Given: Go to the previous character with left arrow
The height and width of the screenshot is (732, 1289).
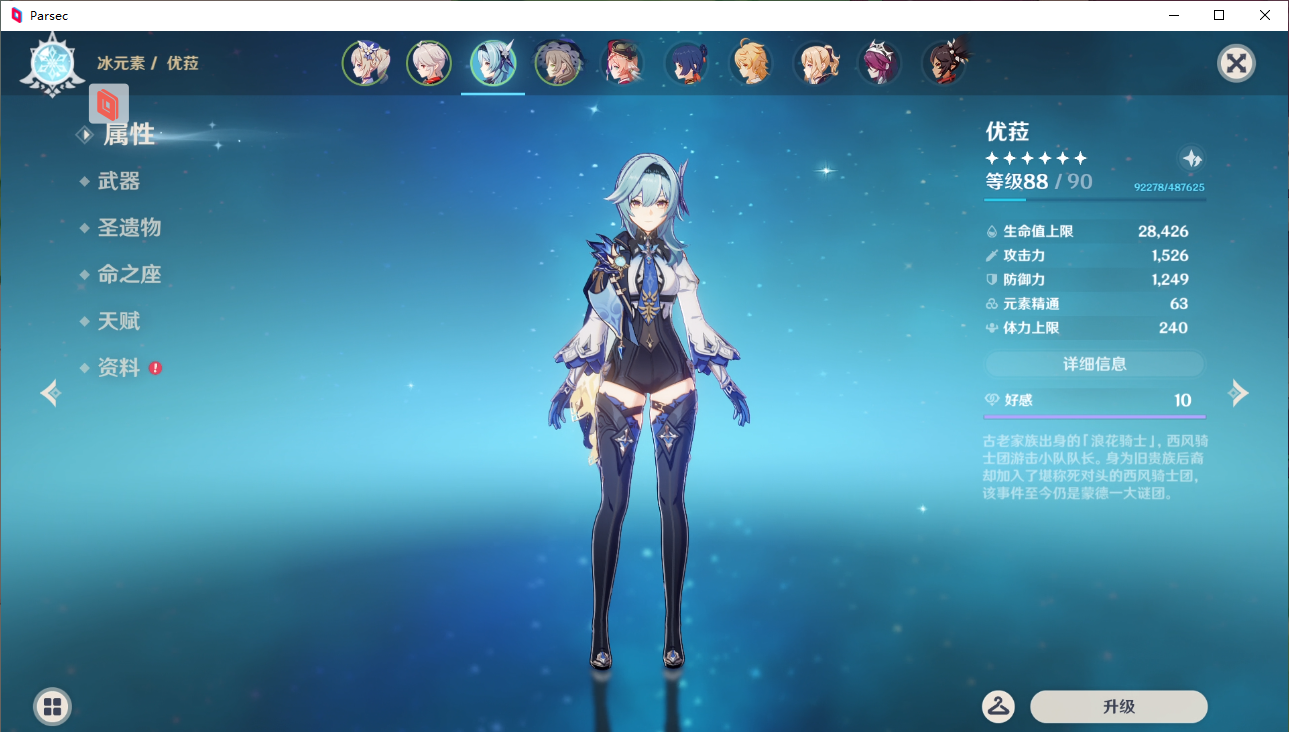Looking at the screenshot, I should coord(50,393).
